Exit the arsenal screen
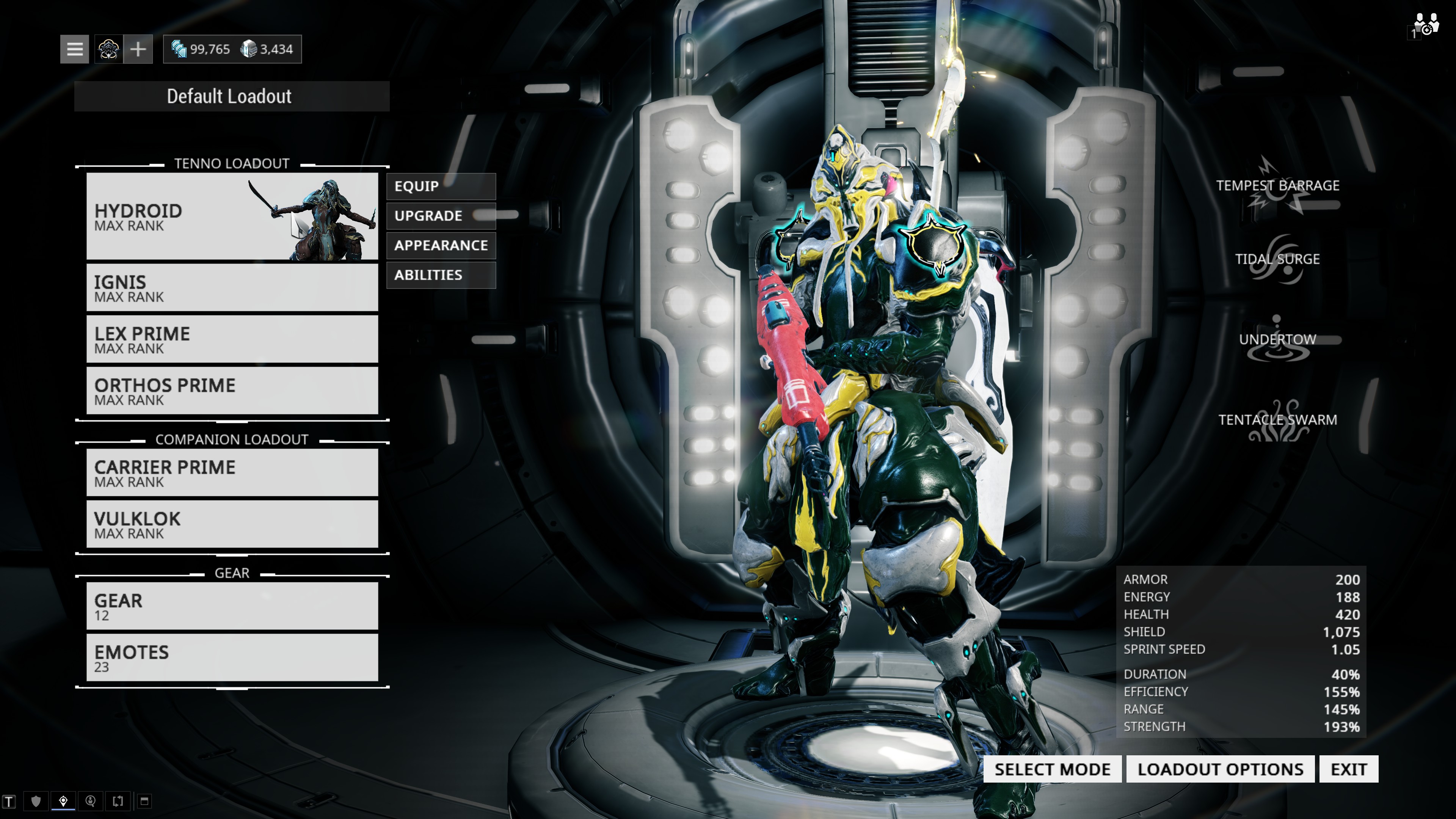Screen dimensions: 1456x819 (1349, 769)
